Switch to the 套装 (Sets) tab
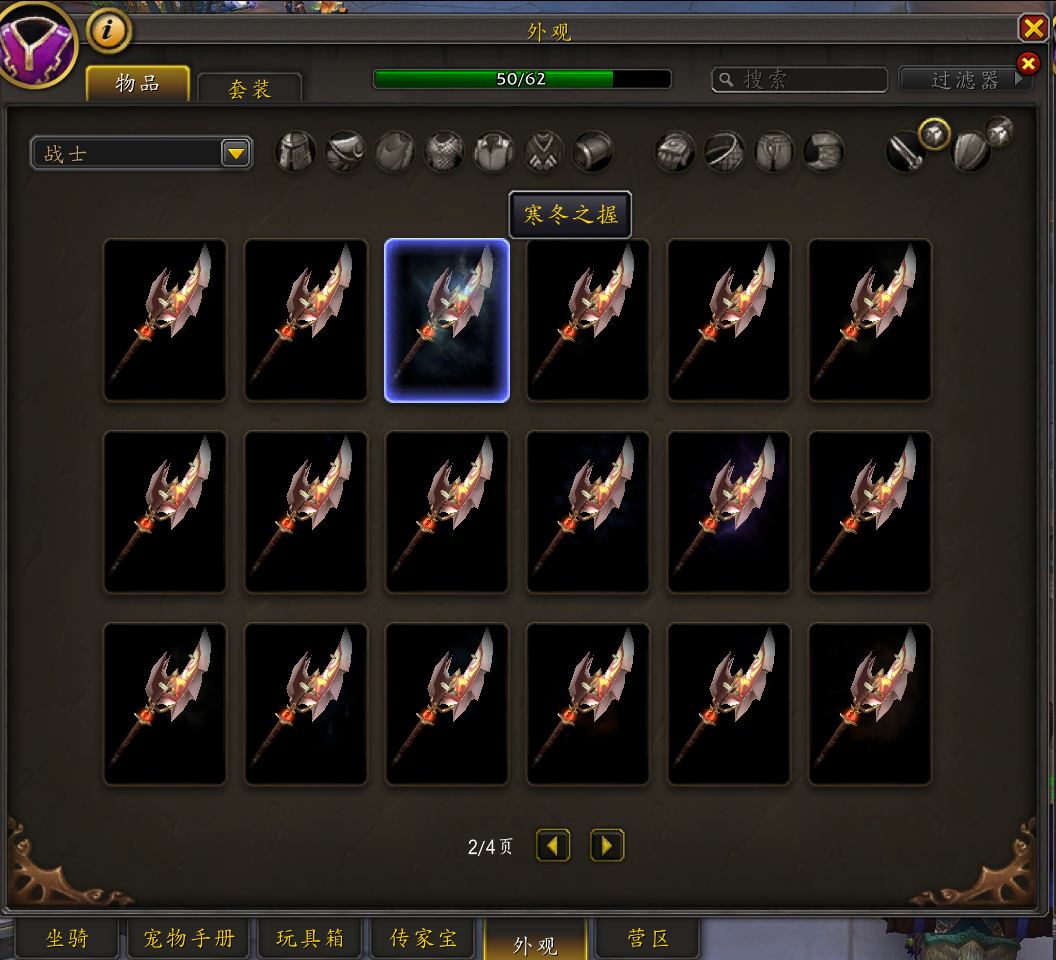This screenshot has height=960, width=1056. click(x=249, y=89)
